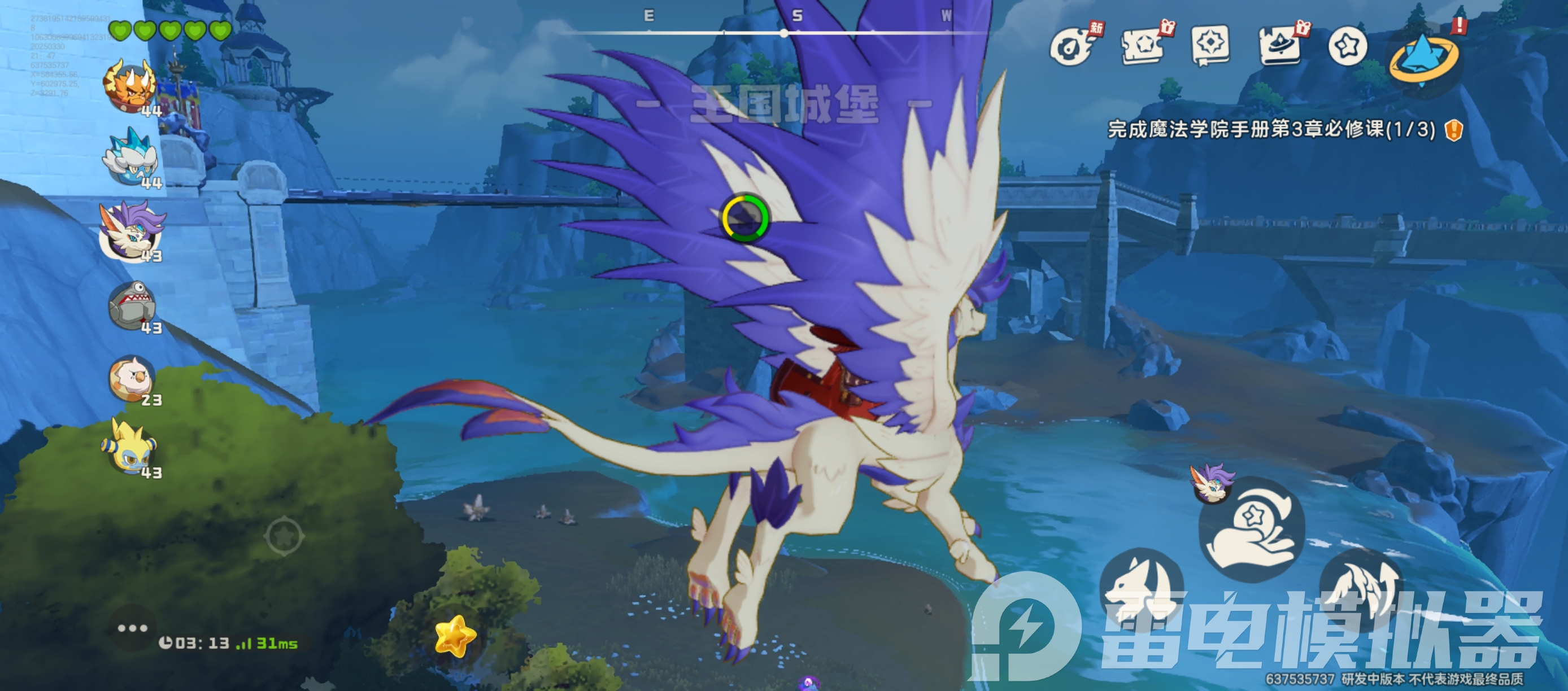
Task: Select the gray shark pet, level 43
Action: [133, 306]
